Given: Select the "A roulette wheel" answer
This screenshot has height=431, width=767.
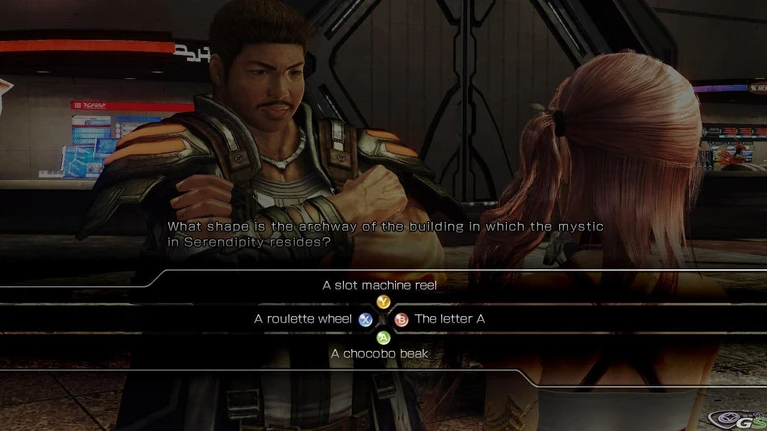Looking at the screenshot, I should [x=303, y=319].
